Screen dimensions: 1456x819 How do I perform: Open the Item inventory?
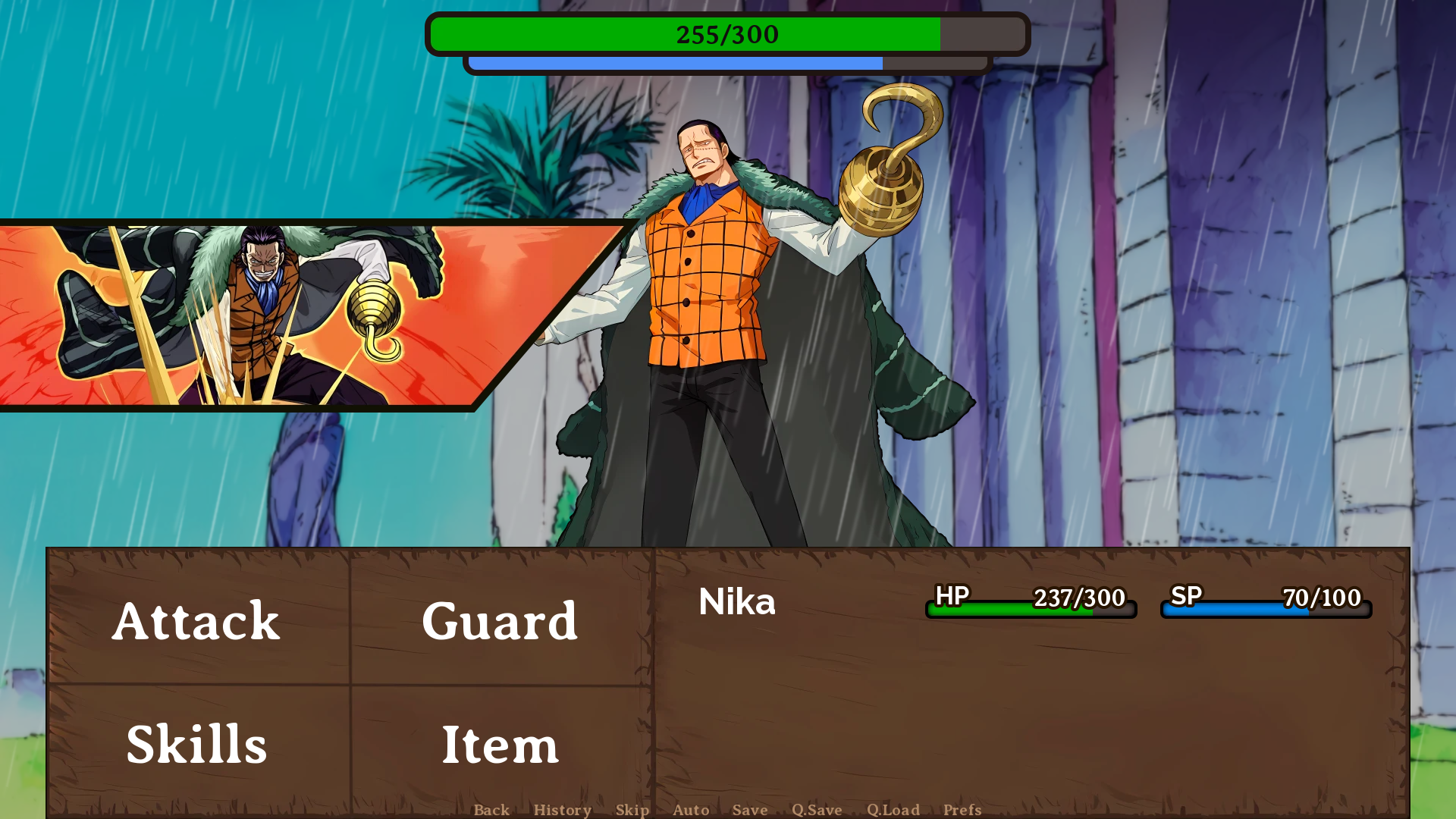[x=500, y=744]
